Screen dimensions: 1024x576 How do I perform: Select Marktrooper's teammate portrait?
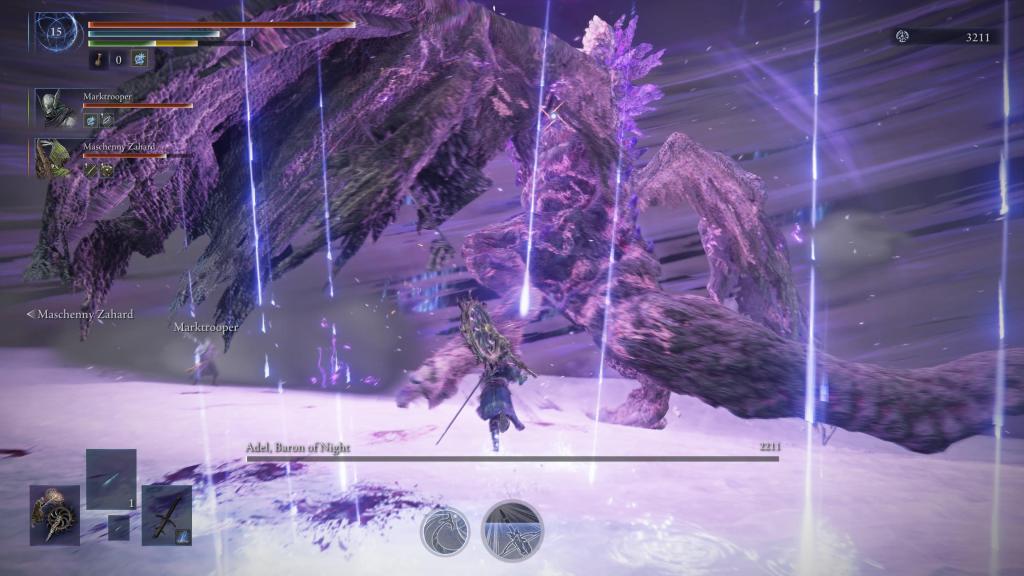(x=52, y=107)
